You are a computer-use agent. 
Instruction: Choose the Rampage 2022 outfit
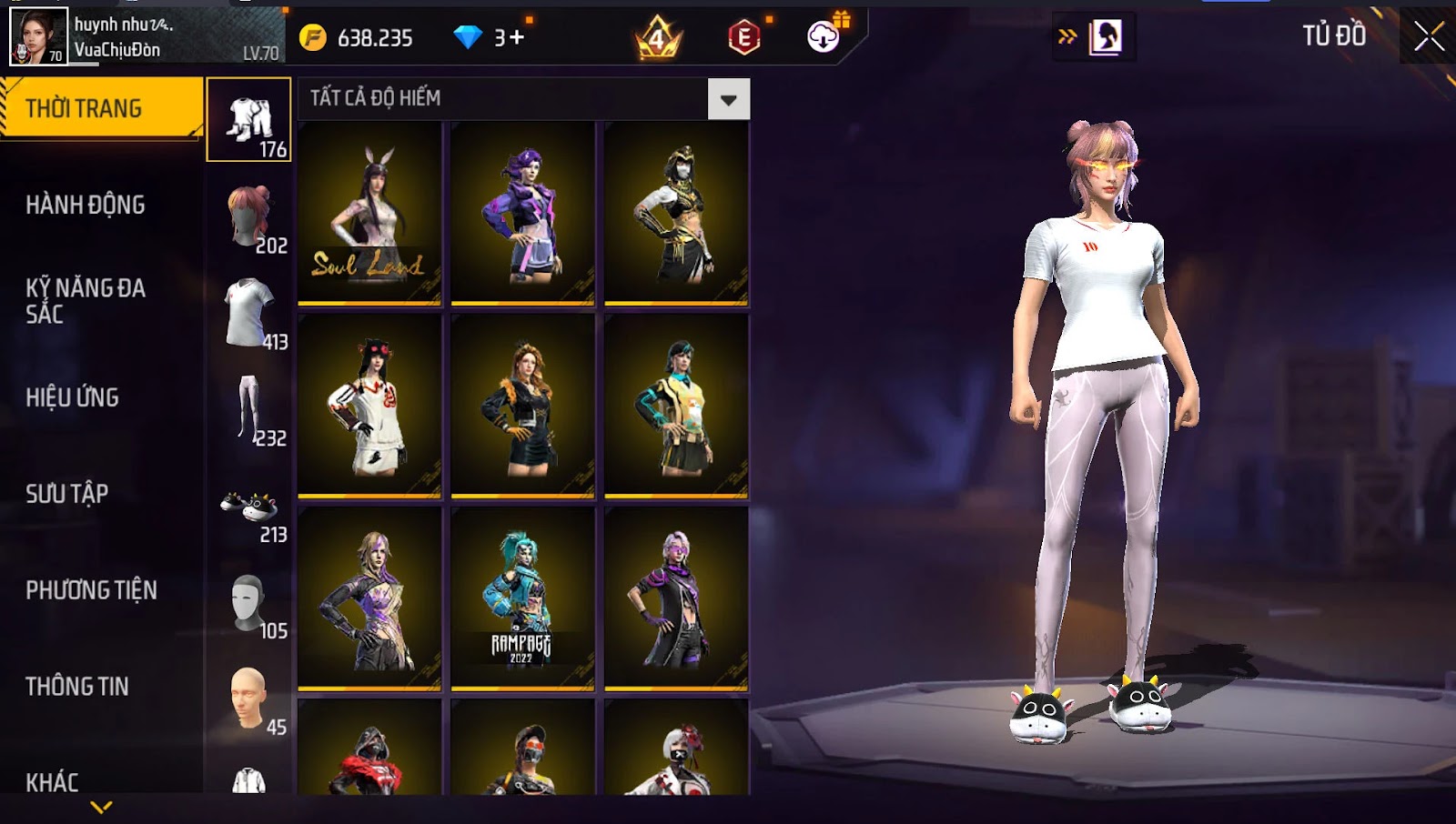point(522,598)
